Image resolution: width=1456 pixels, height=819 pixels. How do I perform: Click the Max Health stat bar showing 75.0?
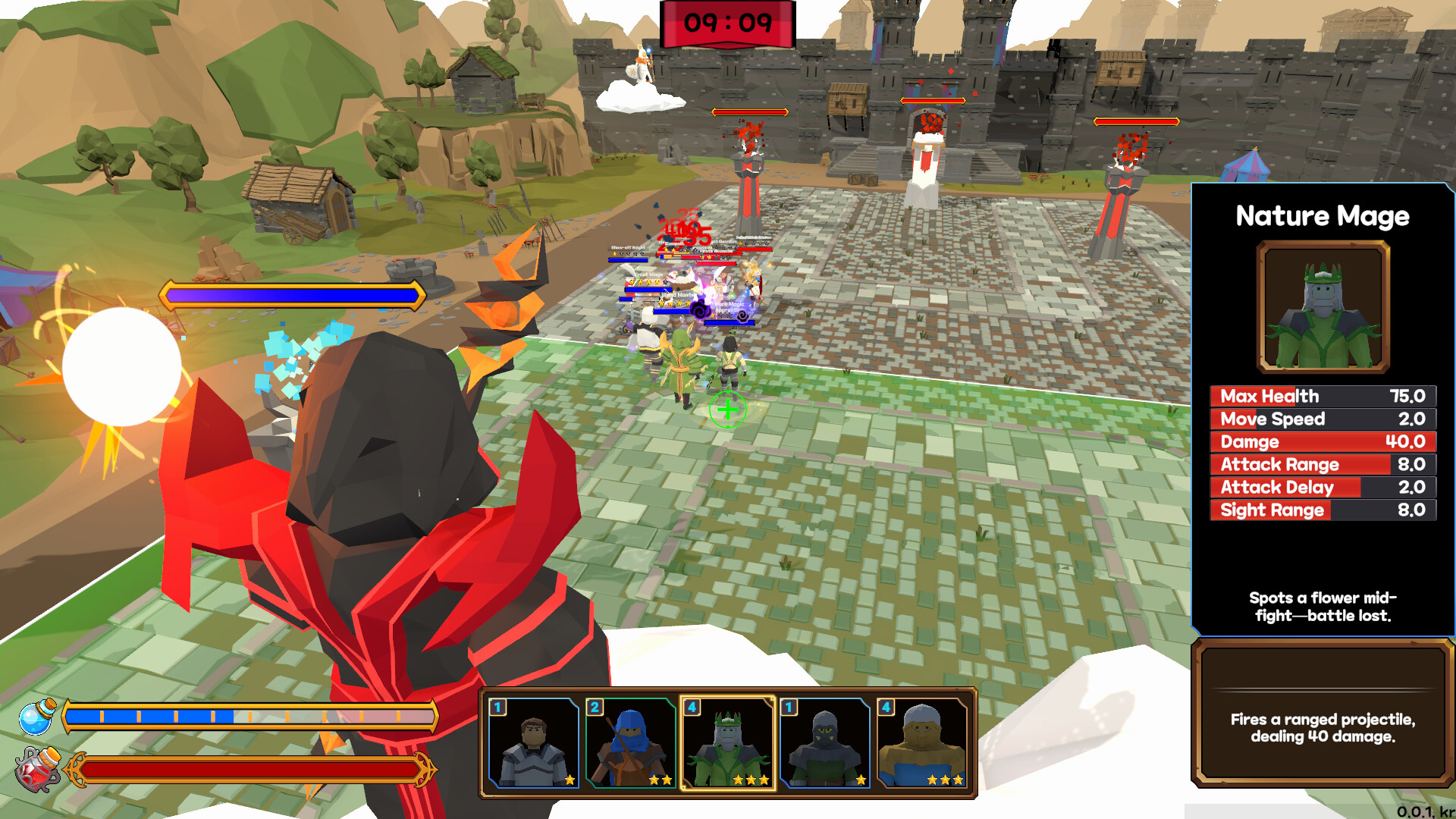(1321, 396)
